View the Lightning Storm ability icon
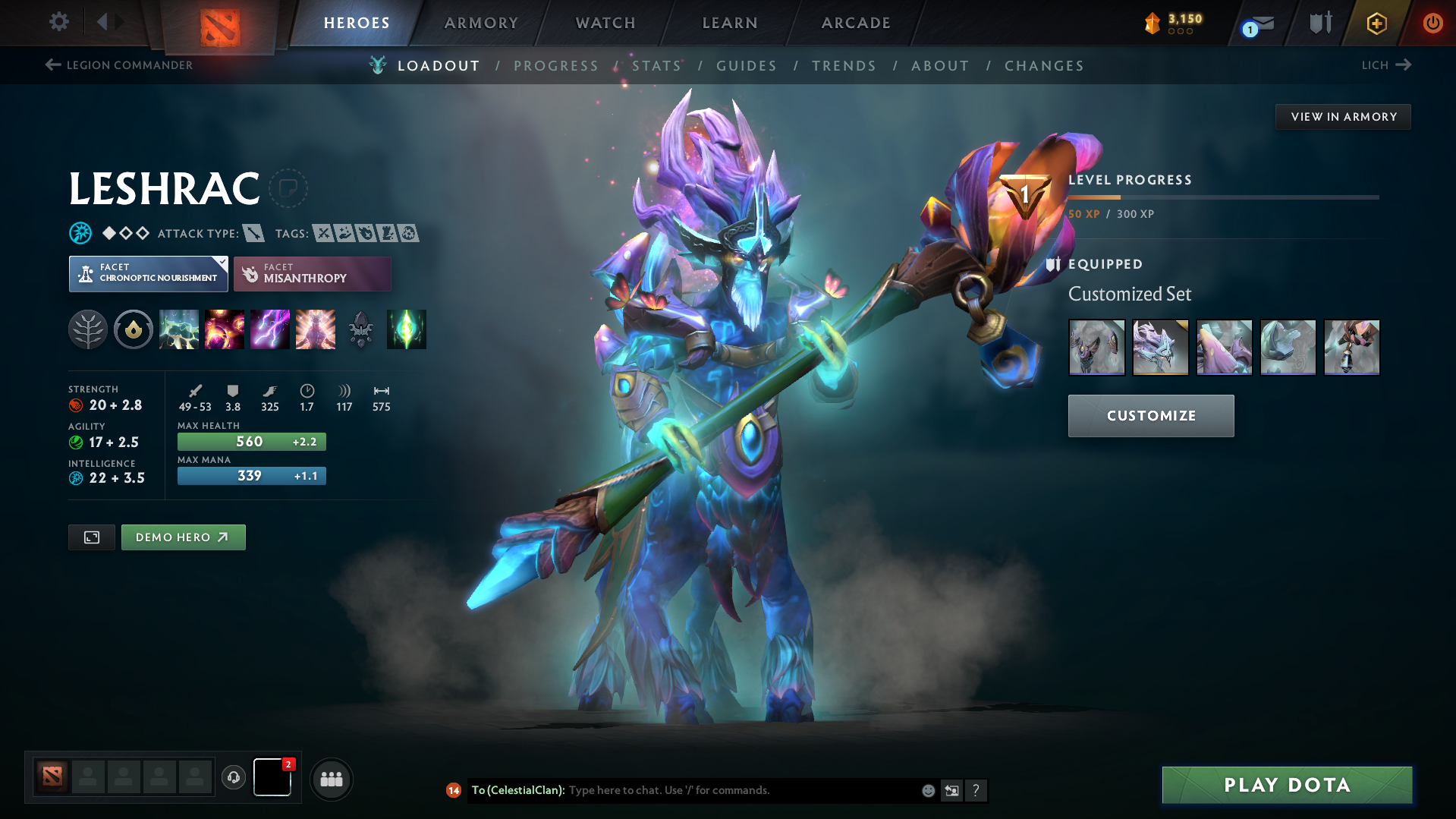This screenshot has height=819, width=1456. pos(270,329)
